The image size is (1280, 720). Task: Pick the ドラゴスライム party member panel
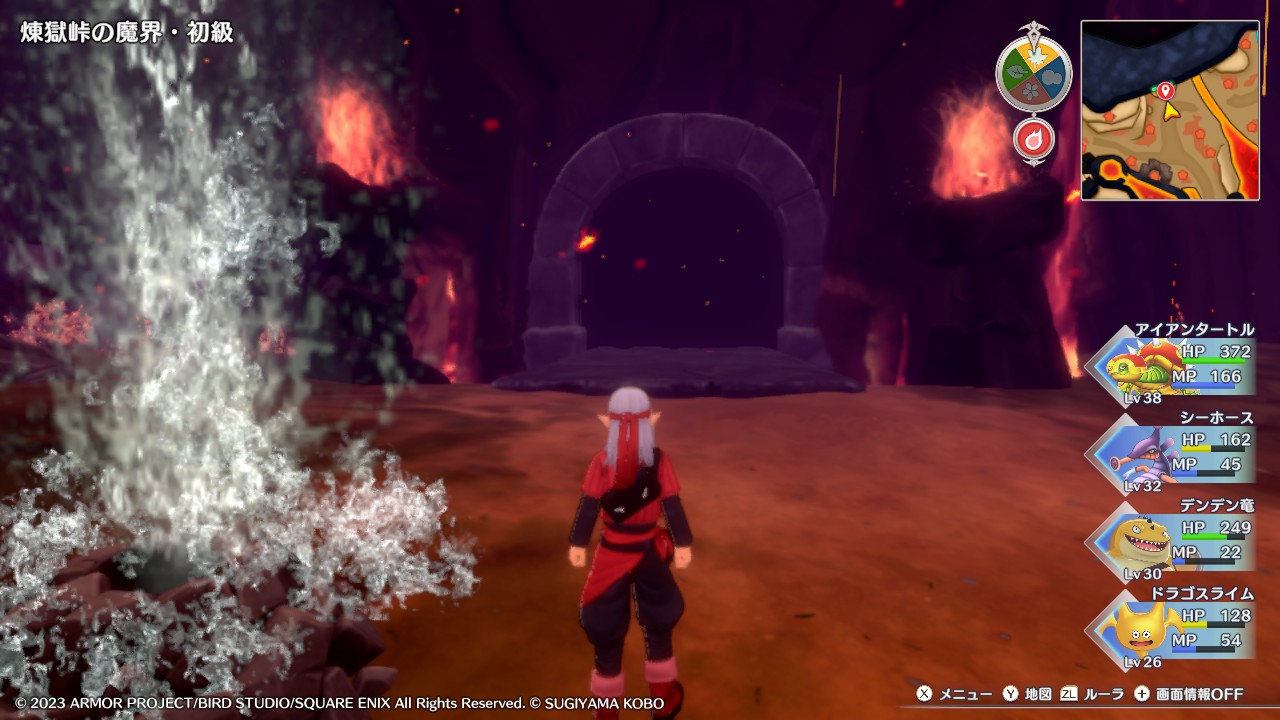point(1173,629)
